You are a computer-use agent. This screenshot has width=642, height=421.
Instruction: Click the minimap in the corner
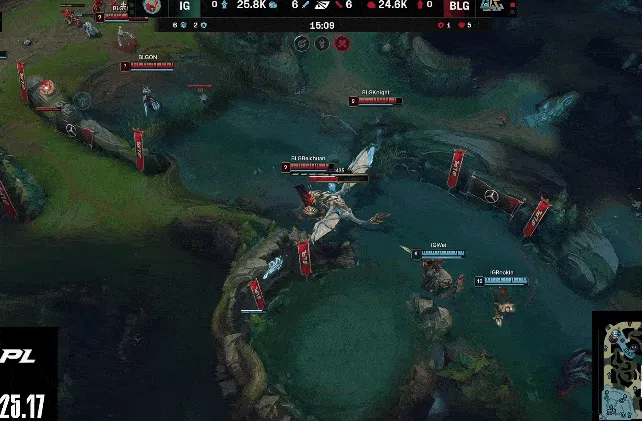(617, 365)
